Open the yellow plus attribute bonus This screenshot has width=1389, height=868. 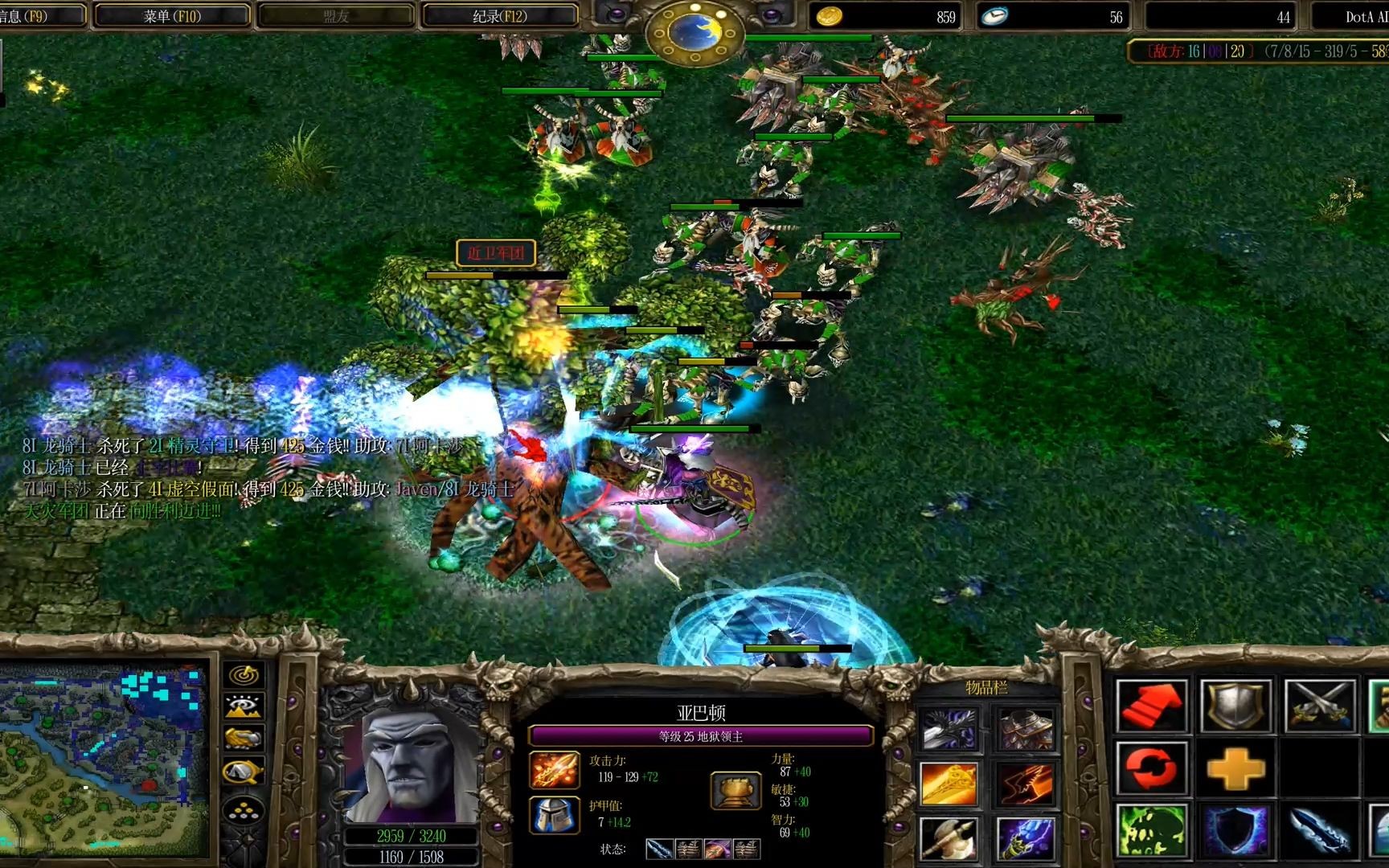click(x=1235, y=769)
